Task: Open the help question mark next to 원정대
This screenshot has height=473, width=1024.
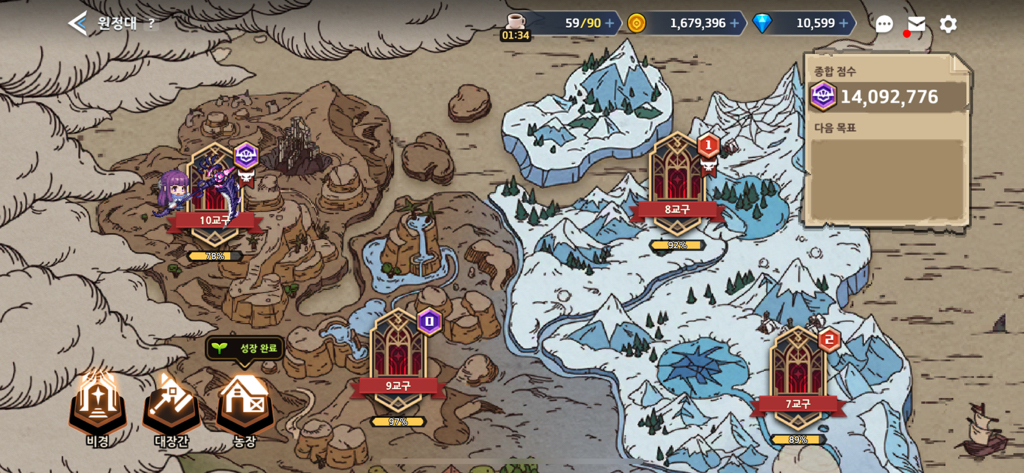Action: tap(151, 24)
